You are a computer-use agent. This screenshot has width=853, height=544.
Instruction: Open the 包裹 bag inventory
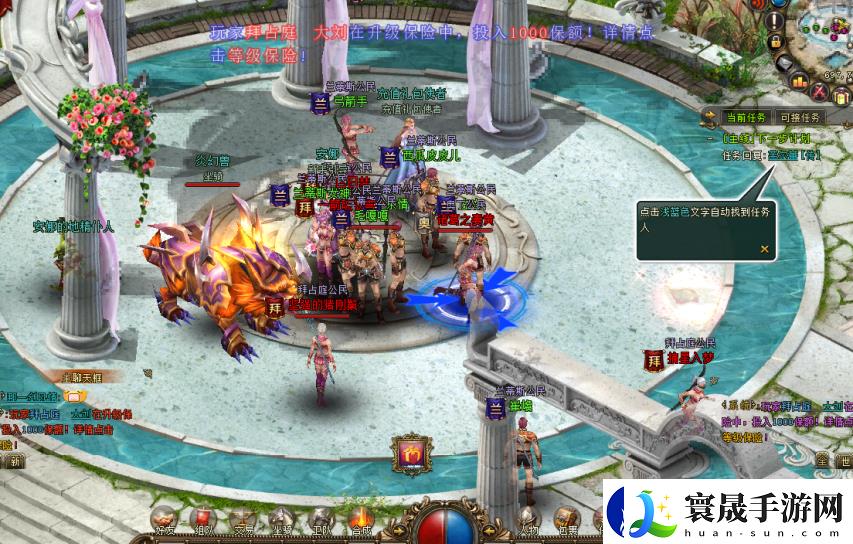568,520
